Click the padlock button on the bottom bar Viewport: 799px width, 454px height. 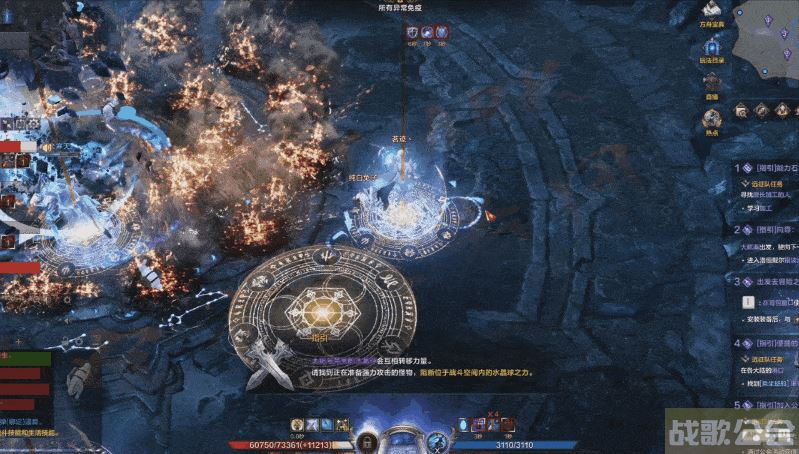tap(368, 440)
